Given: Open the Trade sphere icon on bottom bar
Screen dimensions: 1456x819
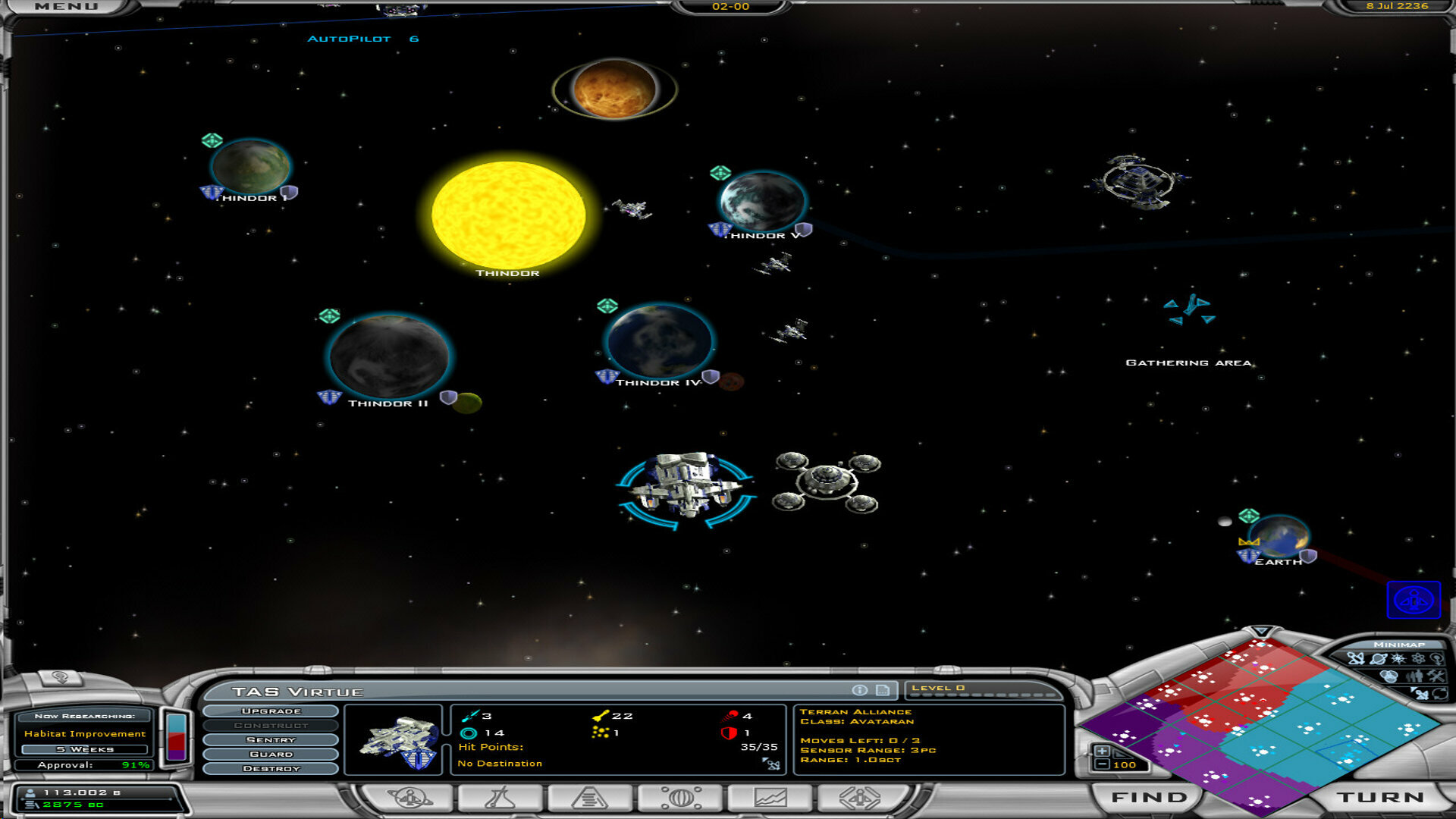Looking at the screenshot, I should pyautogui.click(x=682, y=797).
